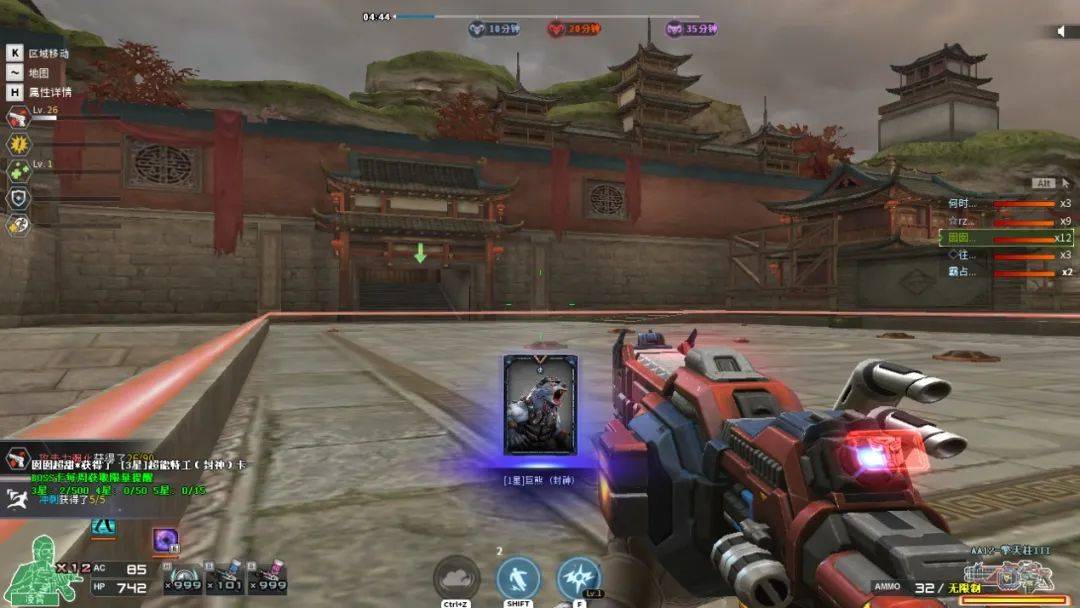
Task: Select the green clover upgrade icon
Action: click(x=18, y=171)
